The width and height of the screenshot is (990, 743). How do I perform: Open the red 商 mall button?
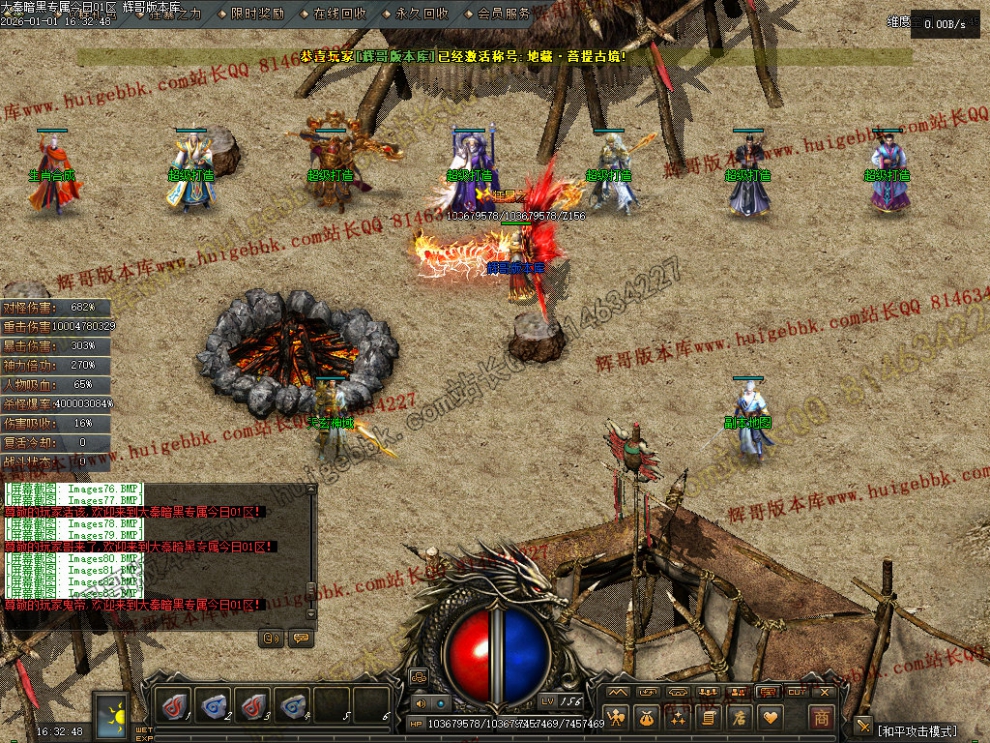tap(822, 716)
